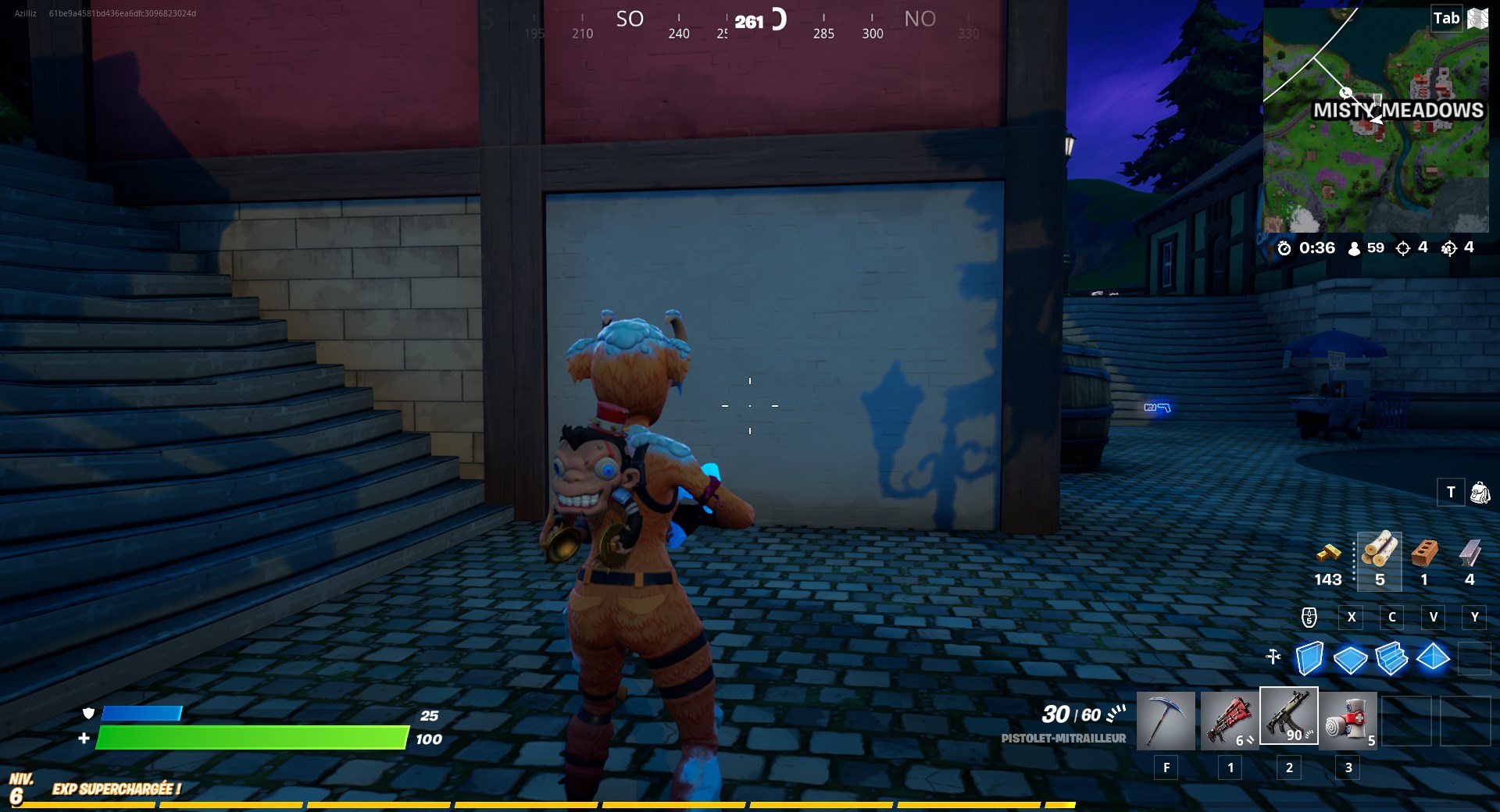Equip the pickaxe in slot F
Screen dimensions: 1500x812
click(1166, 720)
